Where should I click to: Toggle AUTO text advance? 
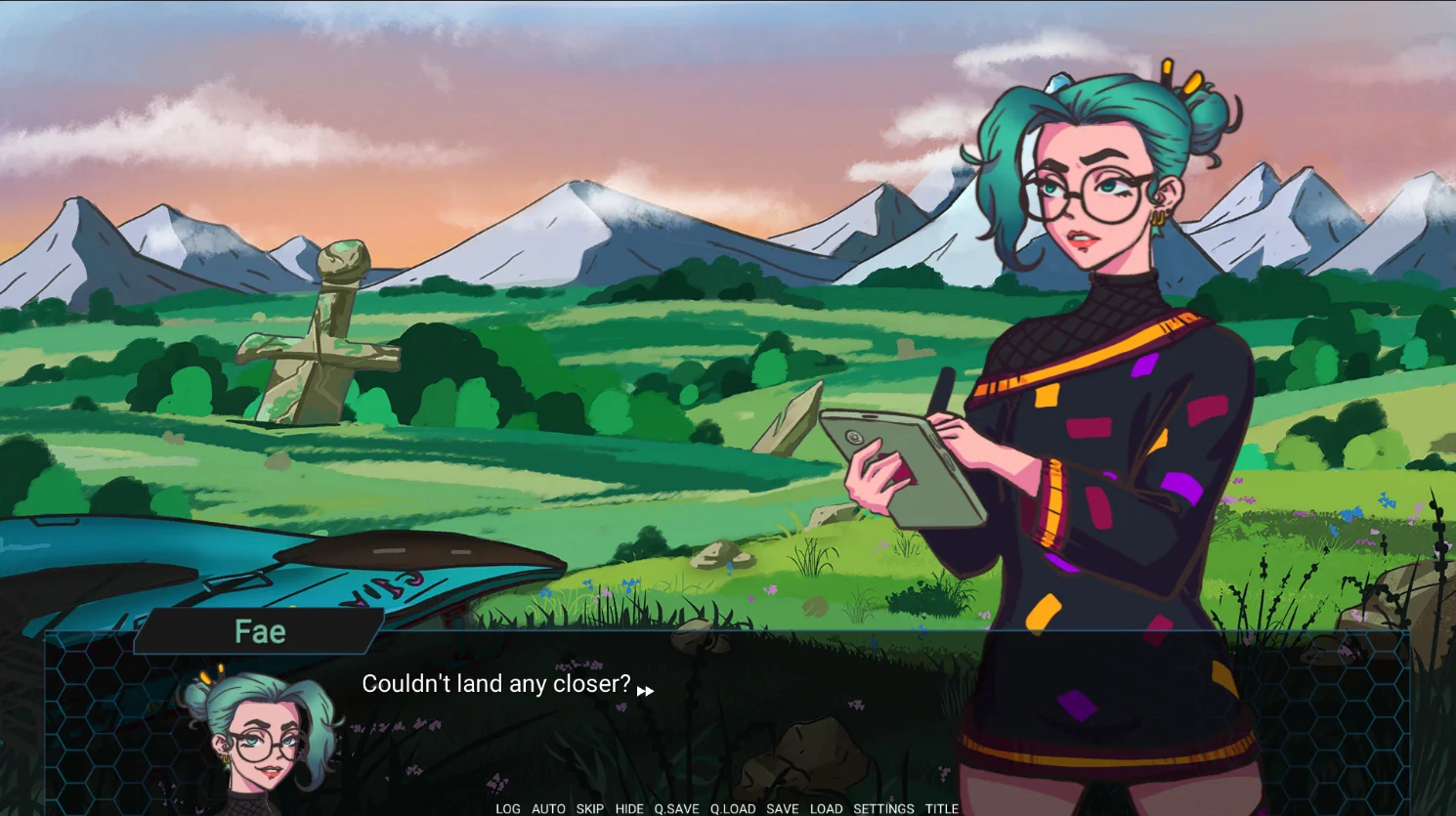548,808
